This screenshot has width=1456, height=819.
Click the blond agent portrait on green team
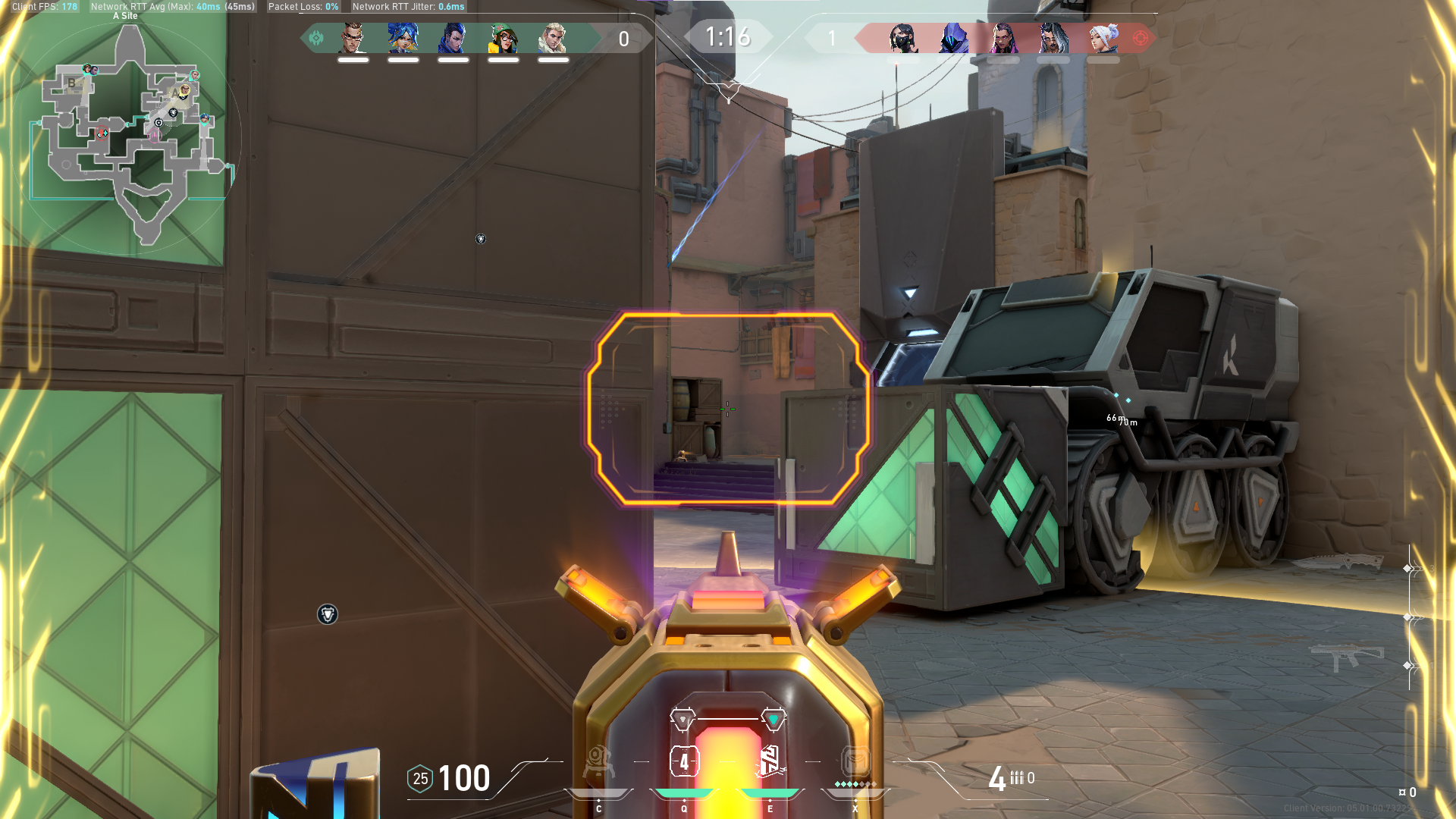coord(554,38)
